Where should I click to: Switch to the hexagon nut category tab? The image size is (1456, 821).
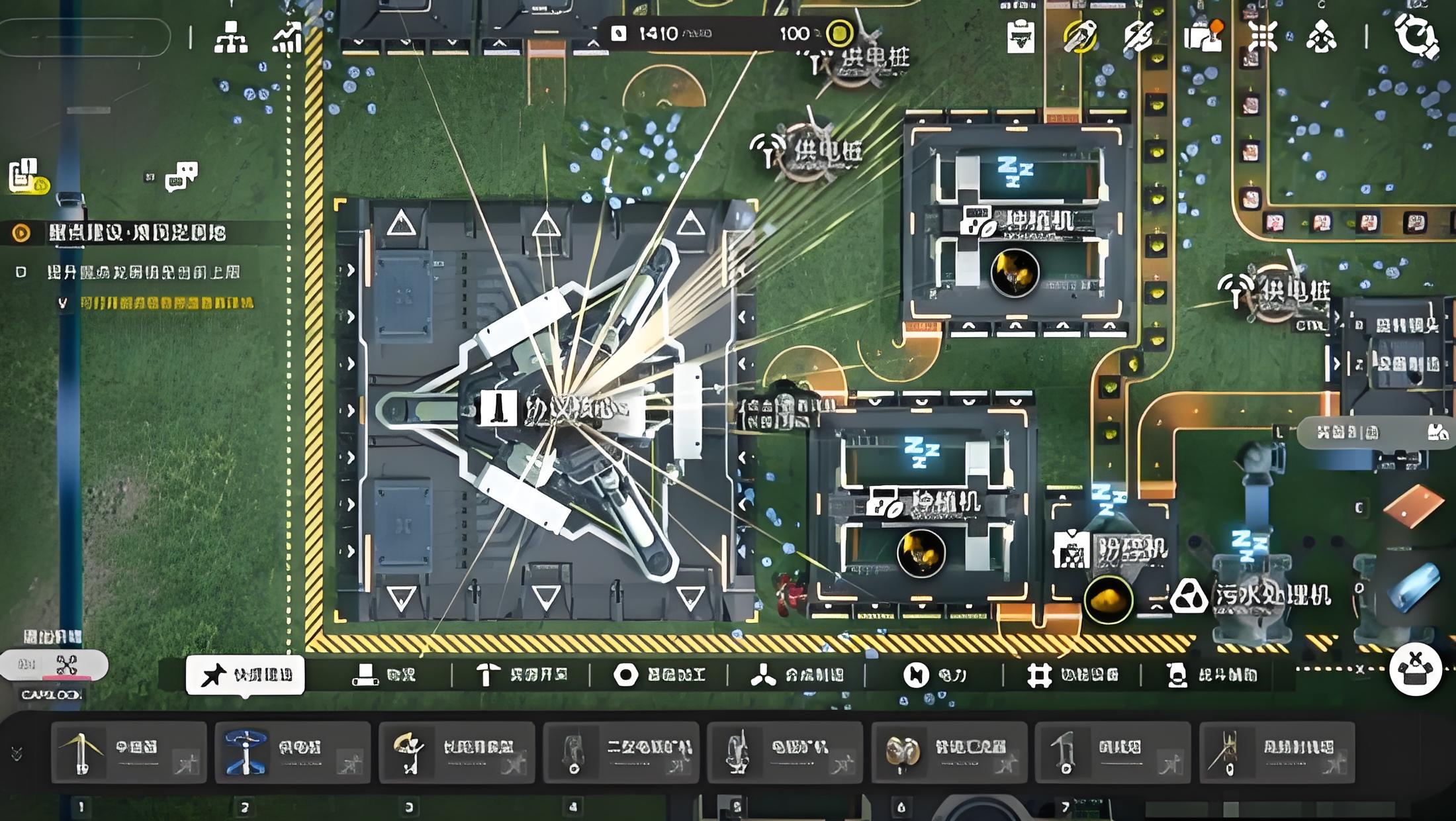click(x=659, y=675)
